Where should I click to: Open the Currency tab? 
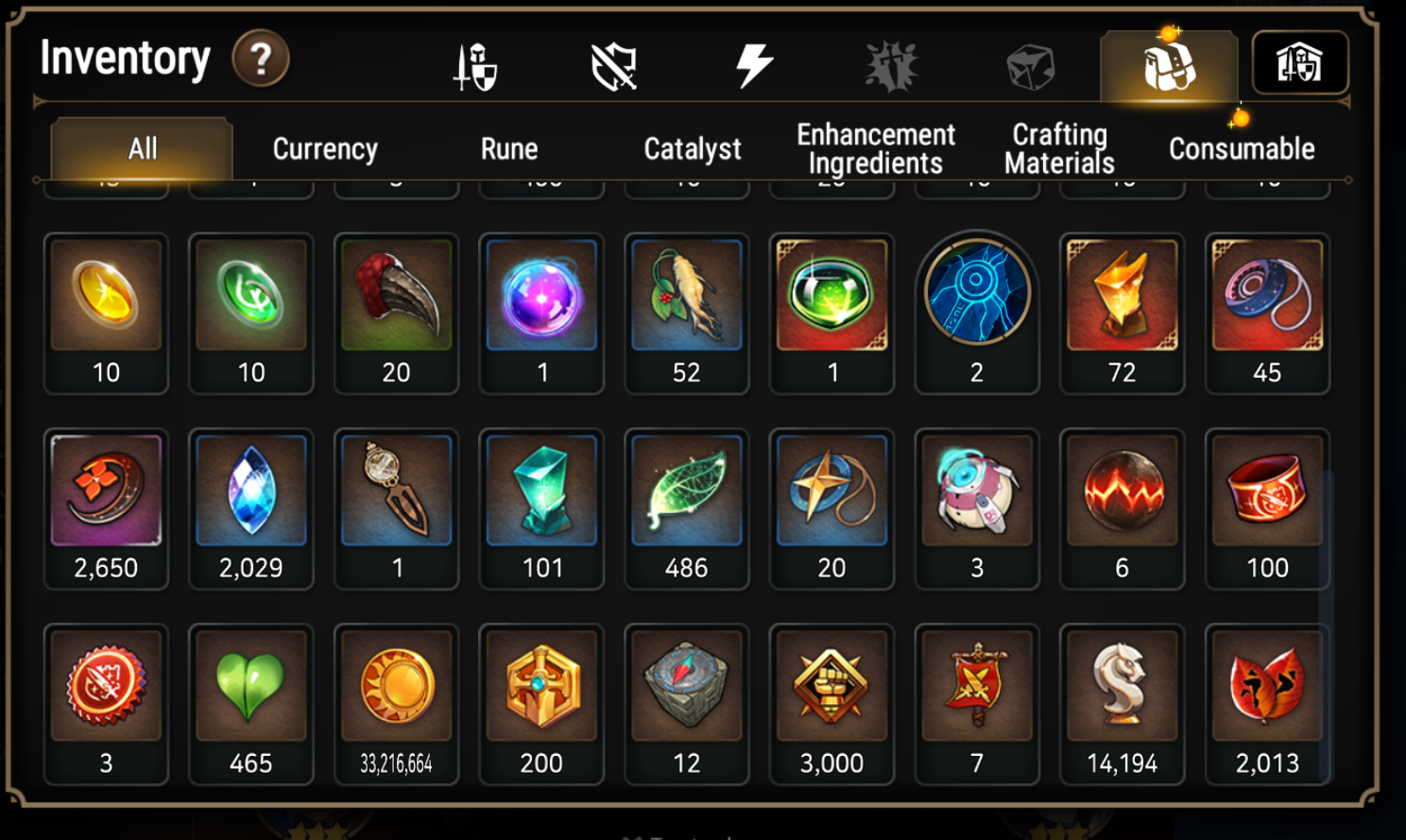click(x=324, y=148)
